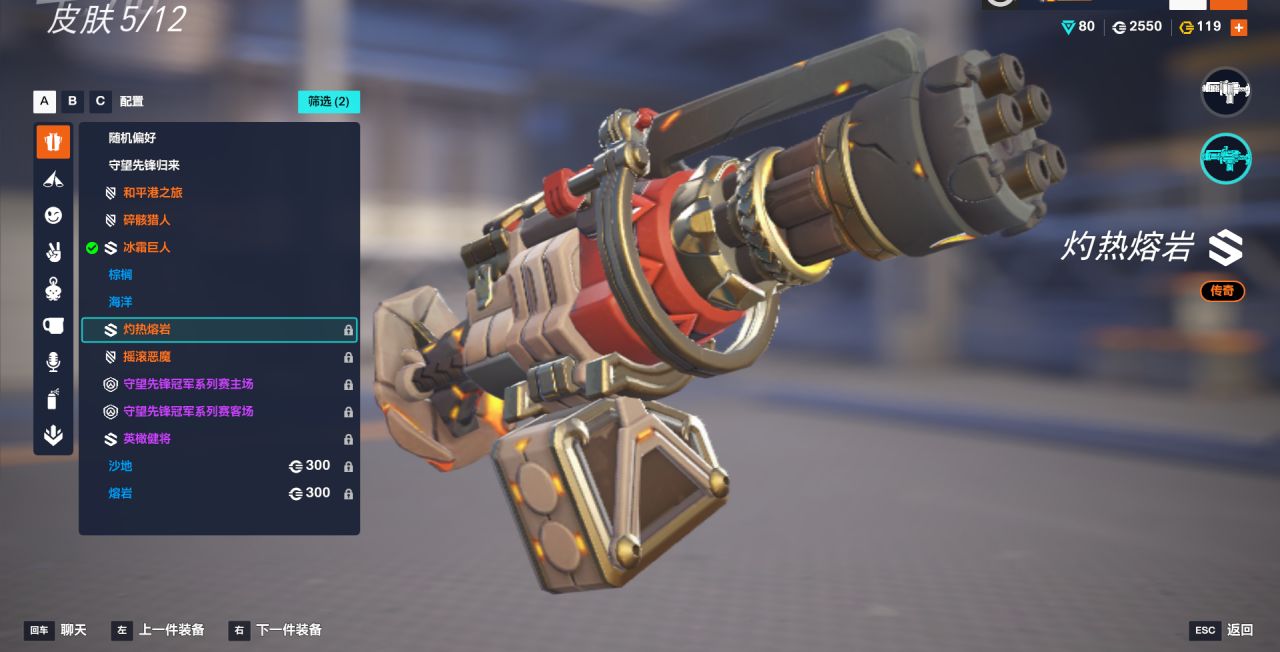Switch to loadout tab C
Screen dimensions: 1280x652
point(100,101)
